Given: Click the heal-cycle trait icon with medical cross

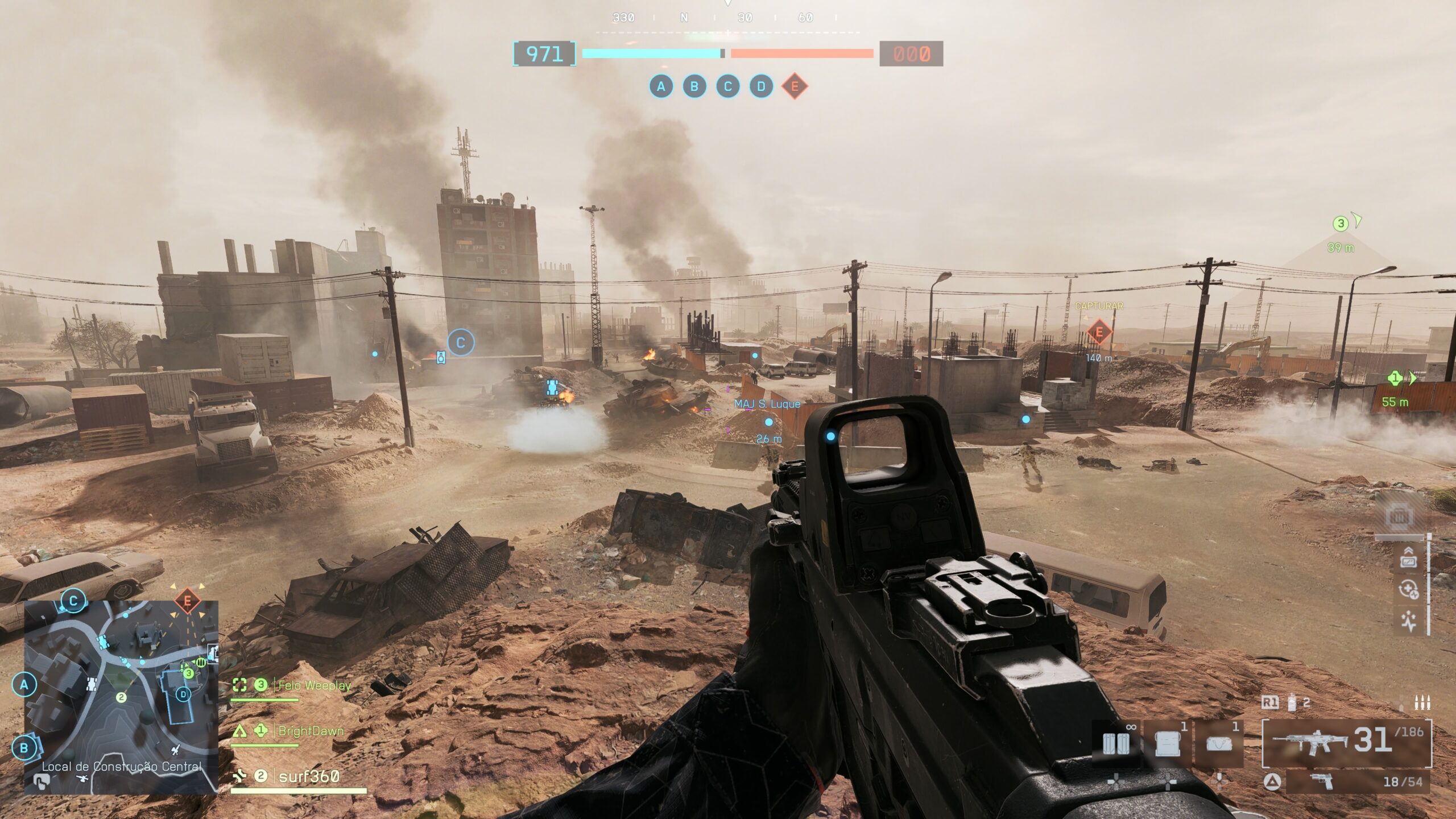Looking at the screenshot, I should (x=1409, y=589).
